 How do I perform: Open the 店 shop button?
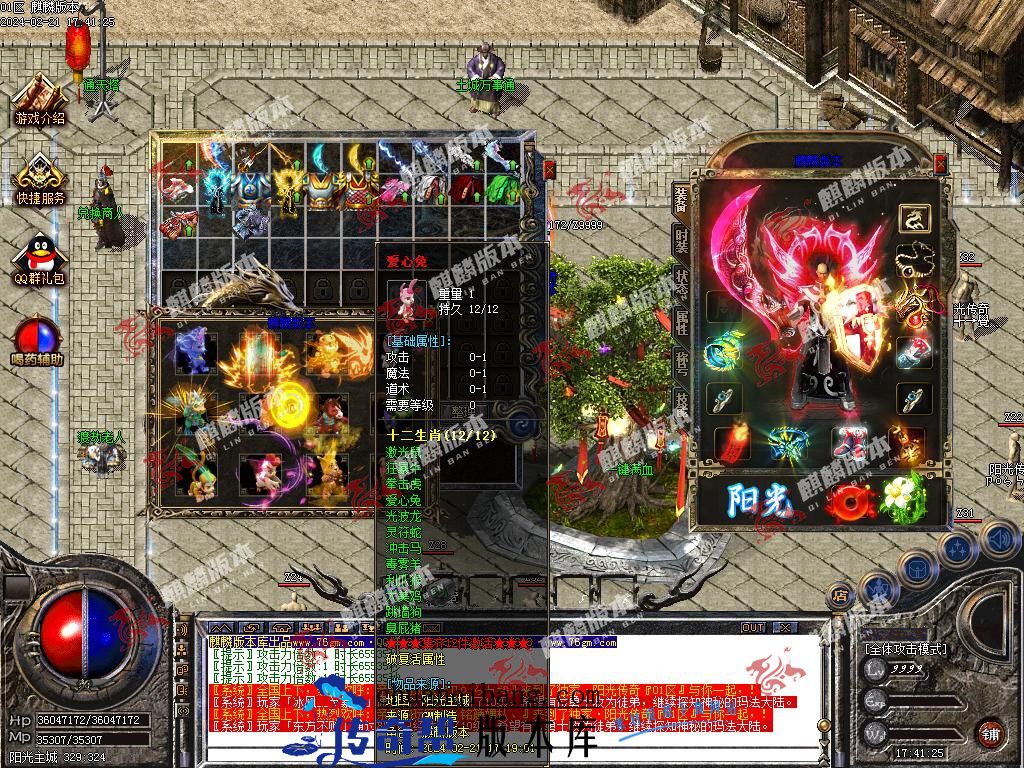pyautogui.click(x=839, y=596)
